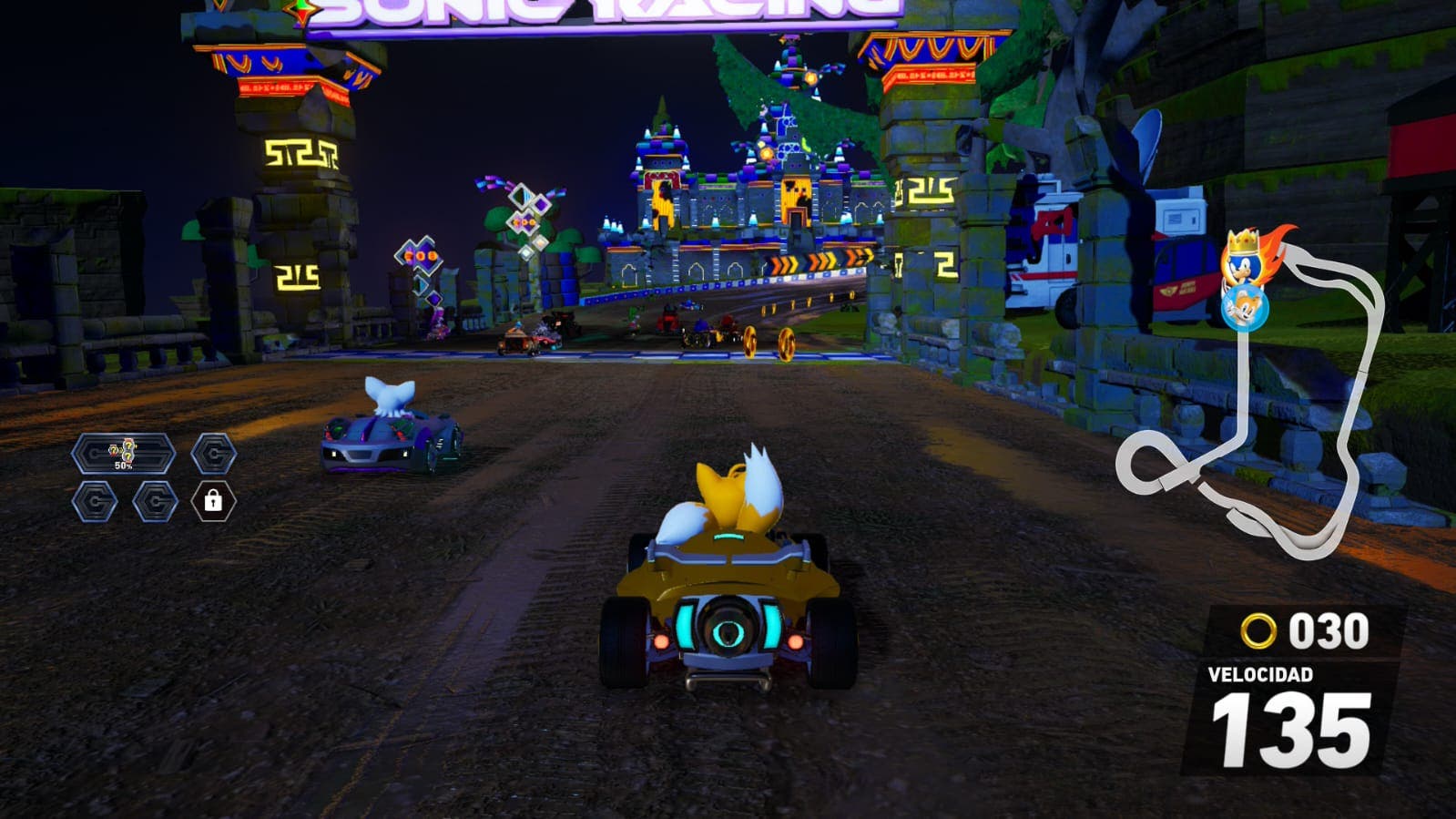The width and height of the screenshot is (1456, 819).
Task: Select the middle bottom gadget hexagon slot
Action: 155,501
